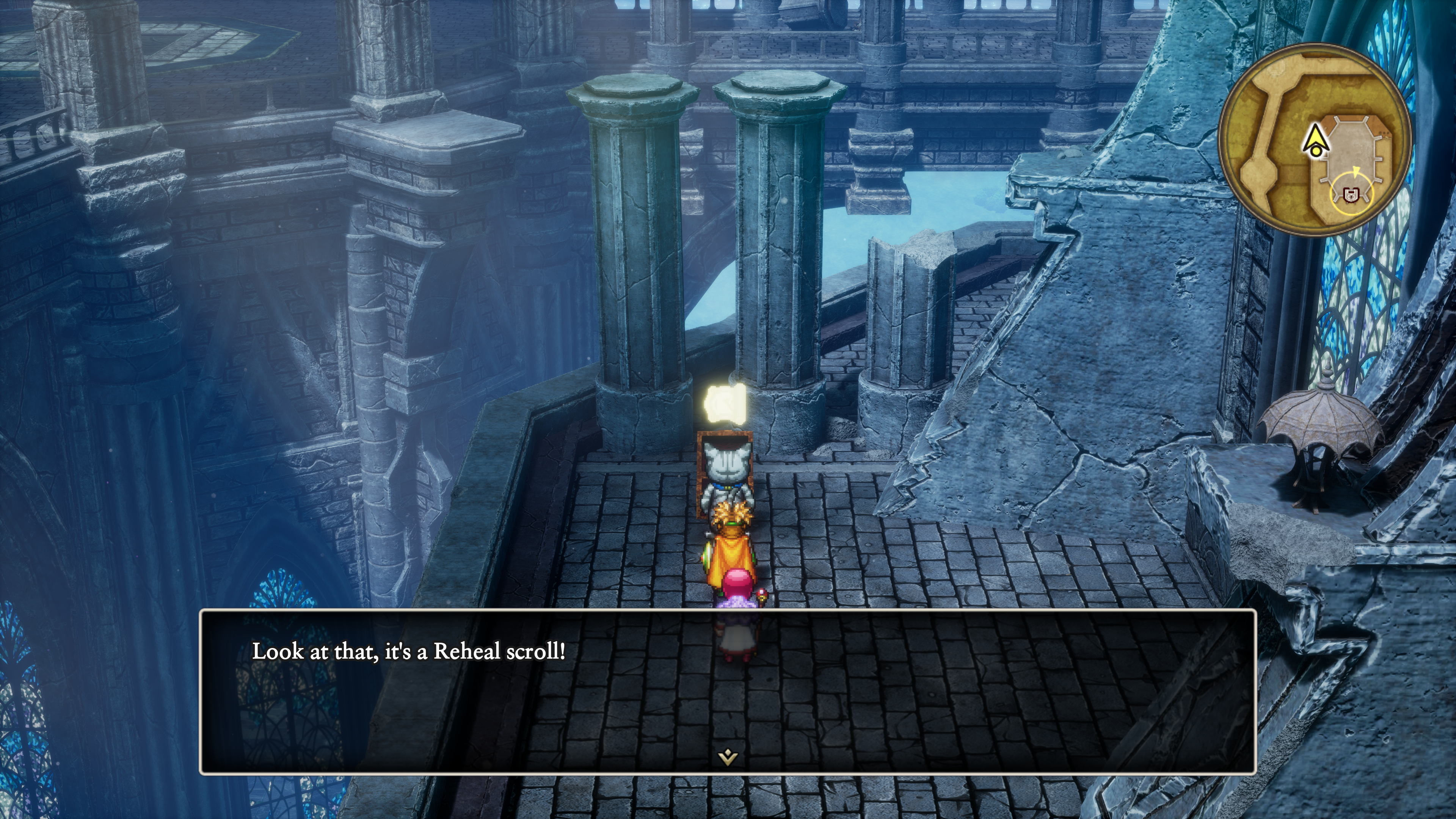
Task: Click the Reheal scroll dialogue box
Action: (728, 691)
